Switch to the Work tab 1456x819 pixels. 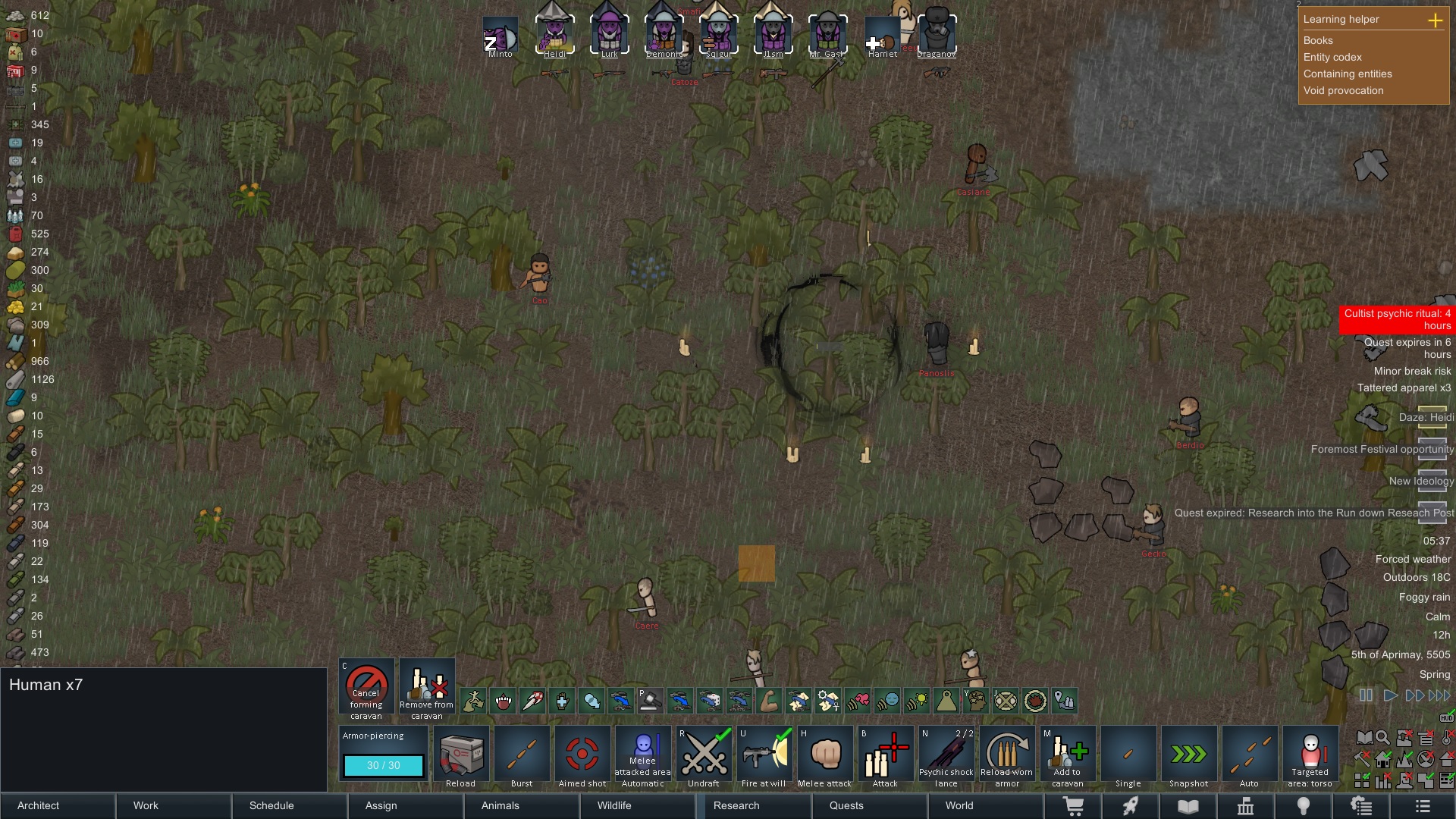pyautogui.click(x=174, y=805)
